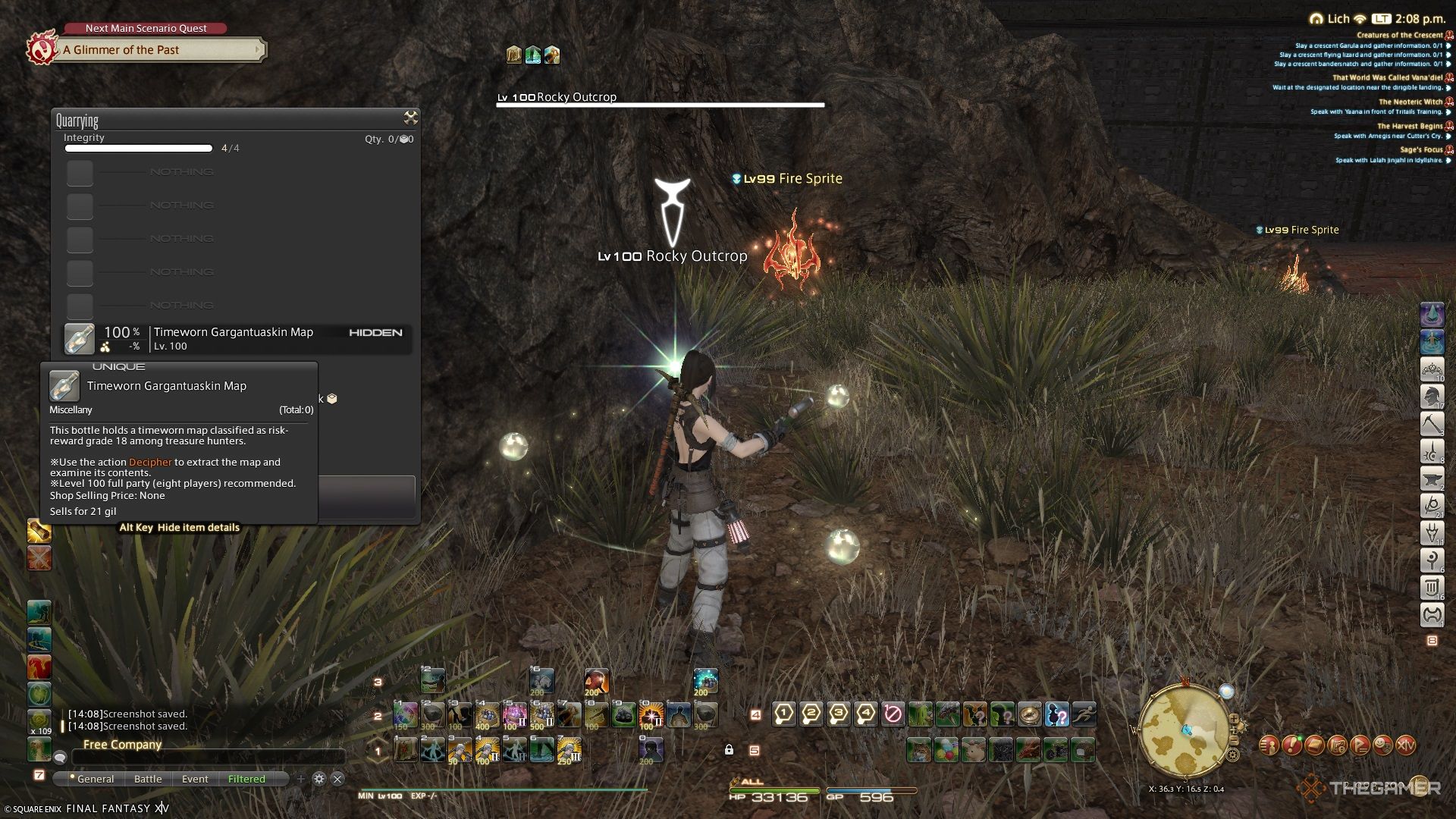Switch to the Battle chat tab

[x=148, y=779]
